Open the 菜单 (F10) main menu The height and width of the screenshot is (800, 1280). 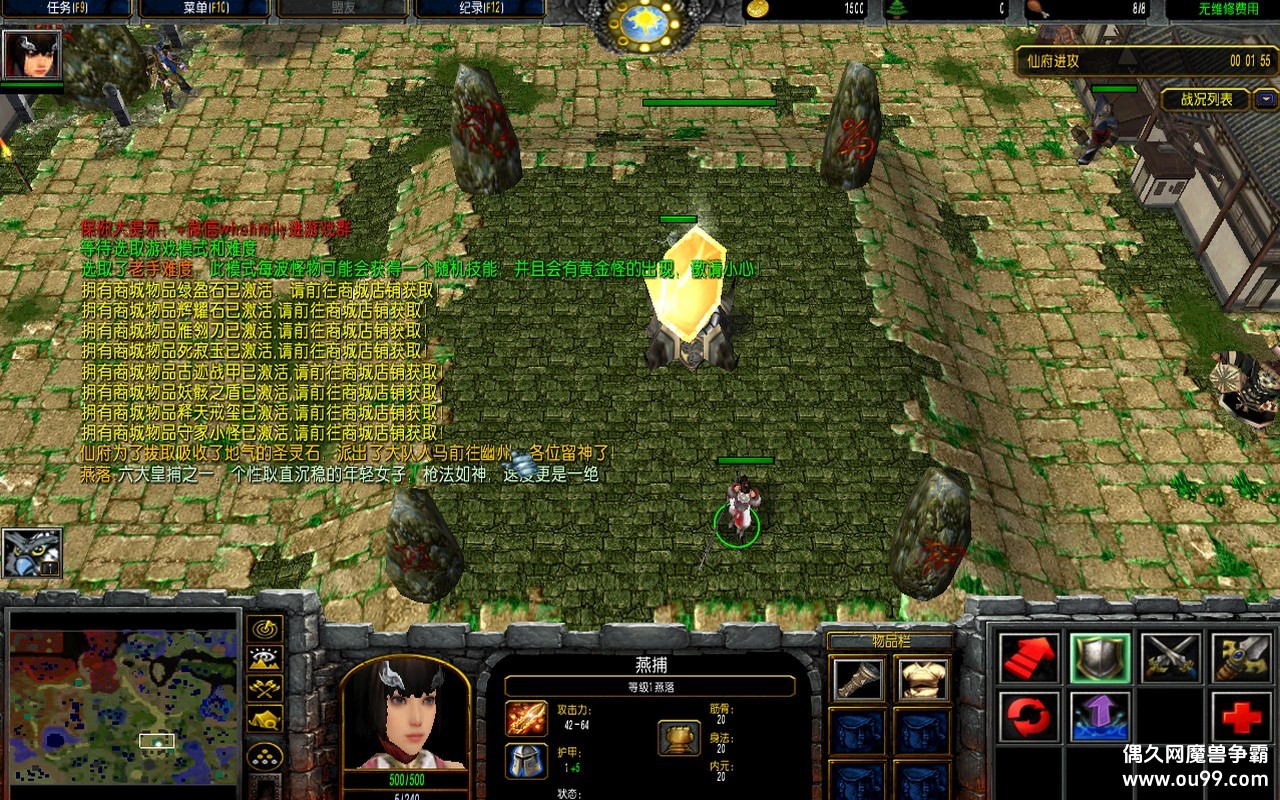click(203, 9)
